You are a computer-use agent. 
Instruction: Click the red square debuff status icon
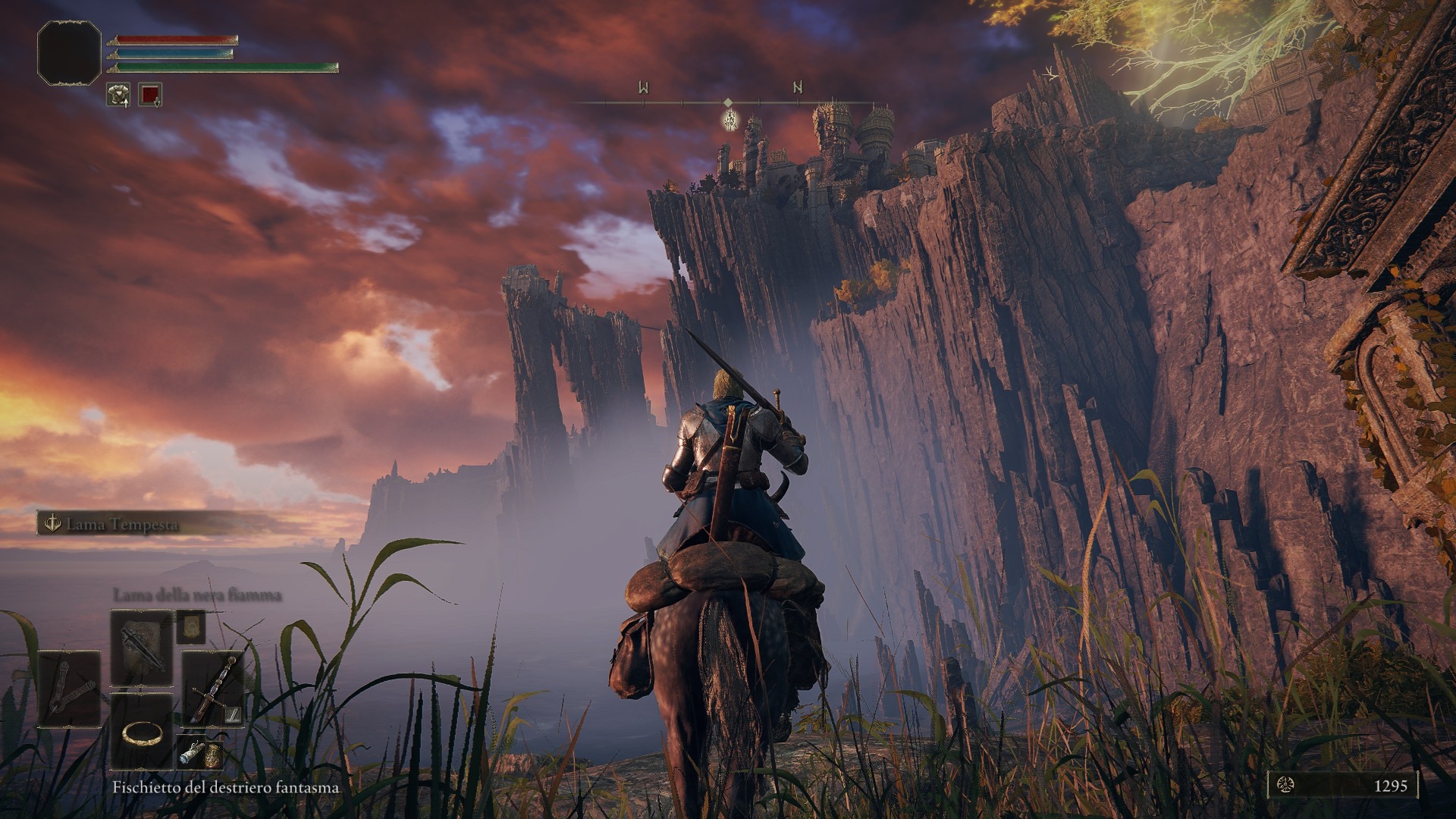150,95
